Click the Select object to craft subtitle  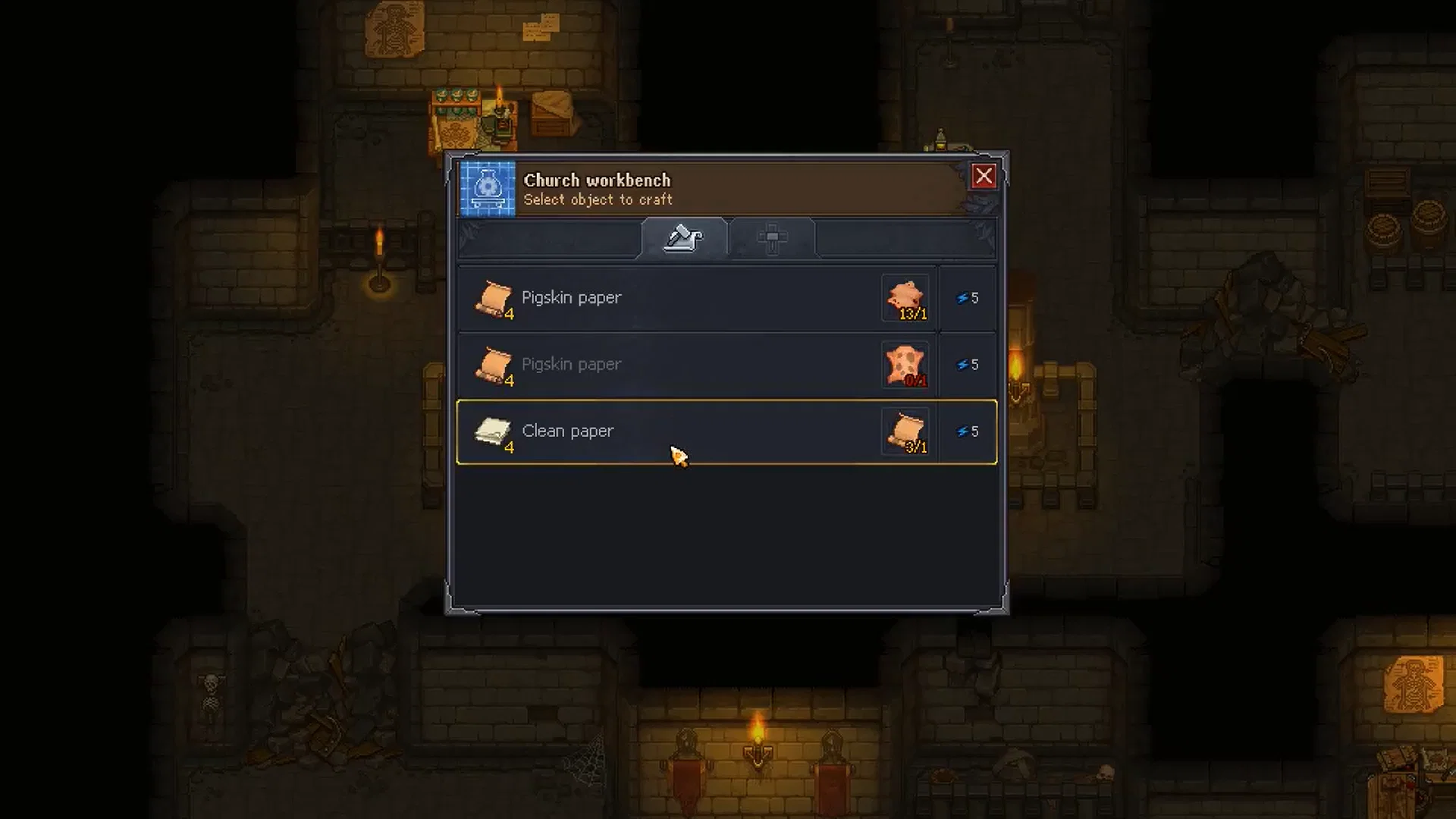[x=598, y=199]
